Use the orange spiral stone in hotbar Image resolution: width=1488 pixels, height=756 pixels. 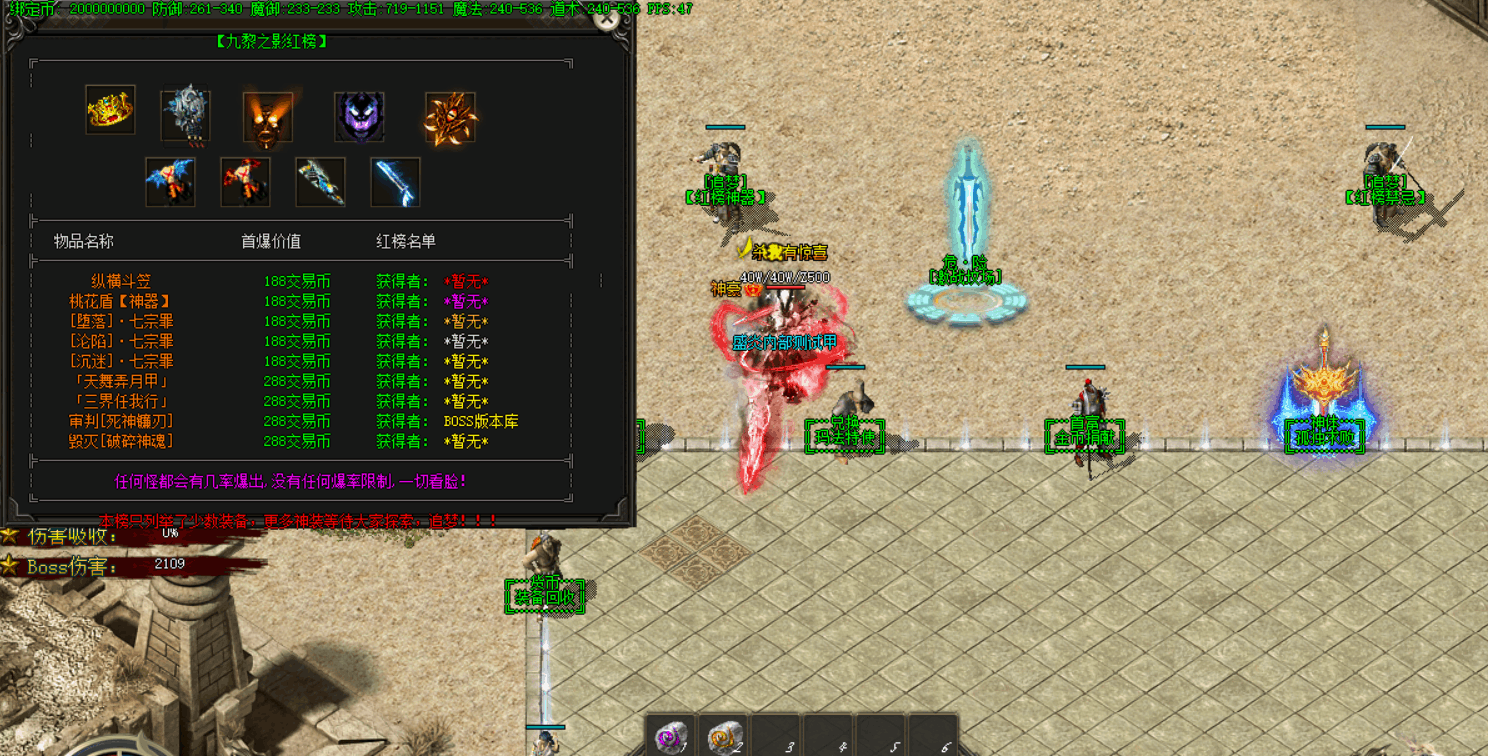click(x=723, y=738)
